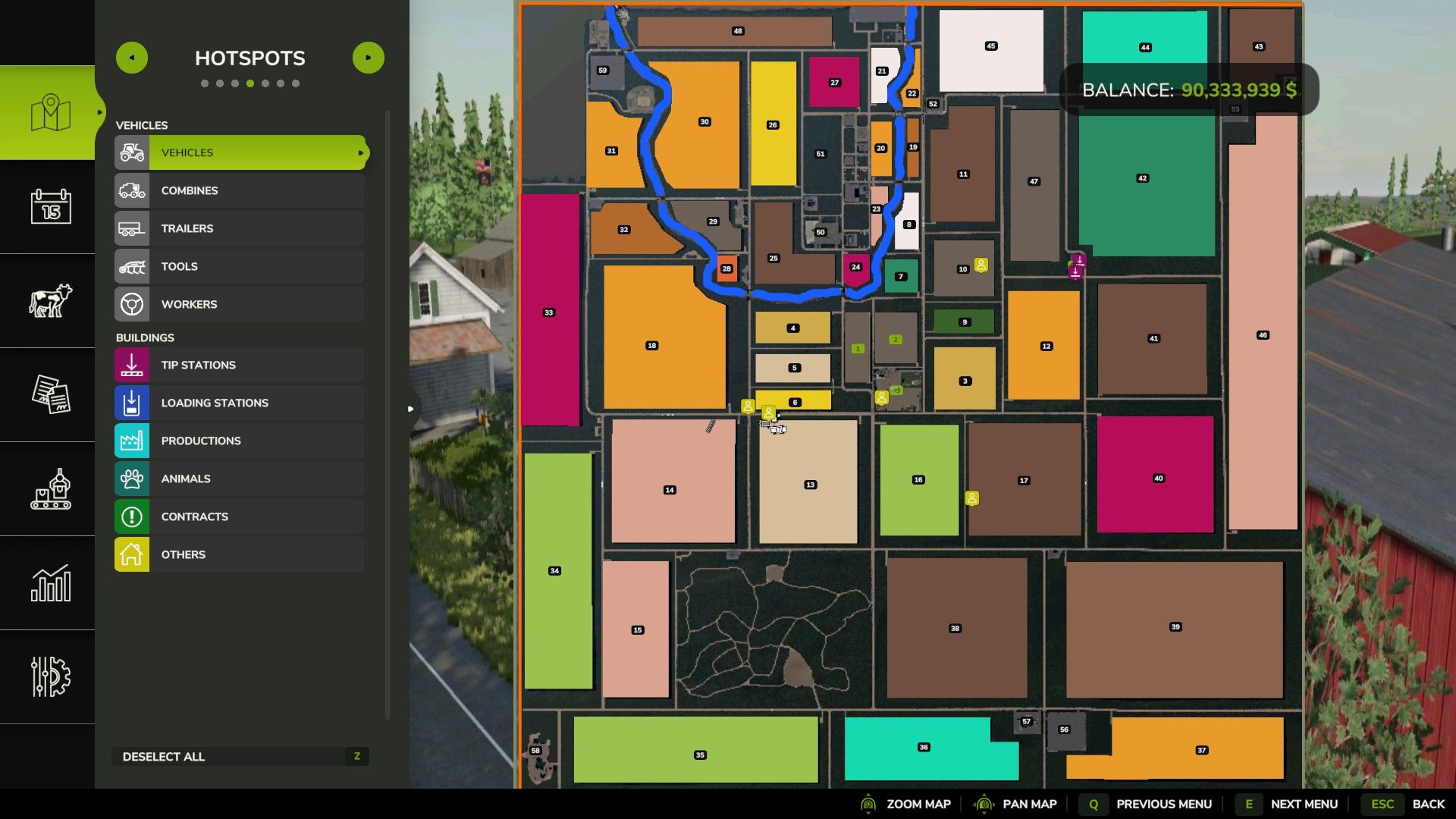The image size is (1456, 819).
Task: Toggle the Tip Stations filter
Action: pos(240,365)
